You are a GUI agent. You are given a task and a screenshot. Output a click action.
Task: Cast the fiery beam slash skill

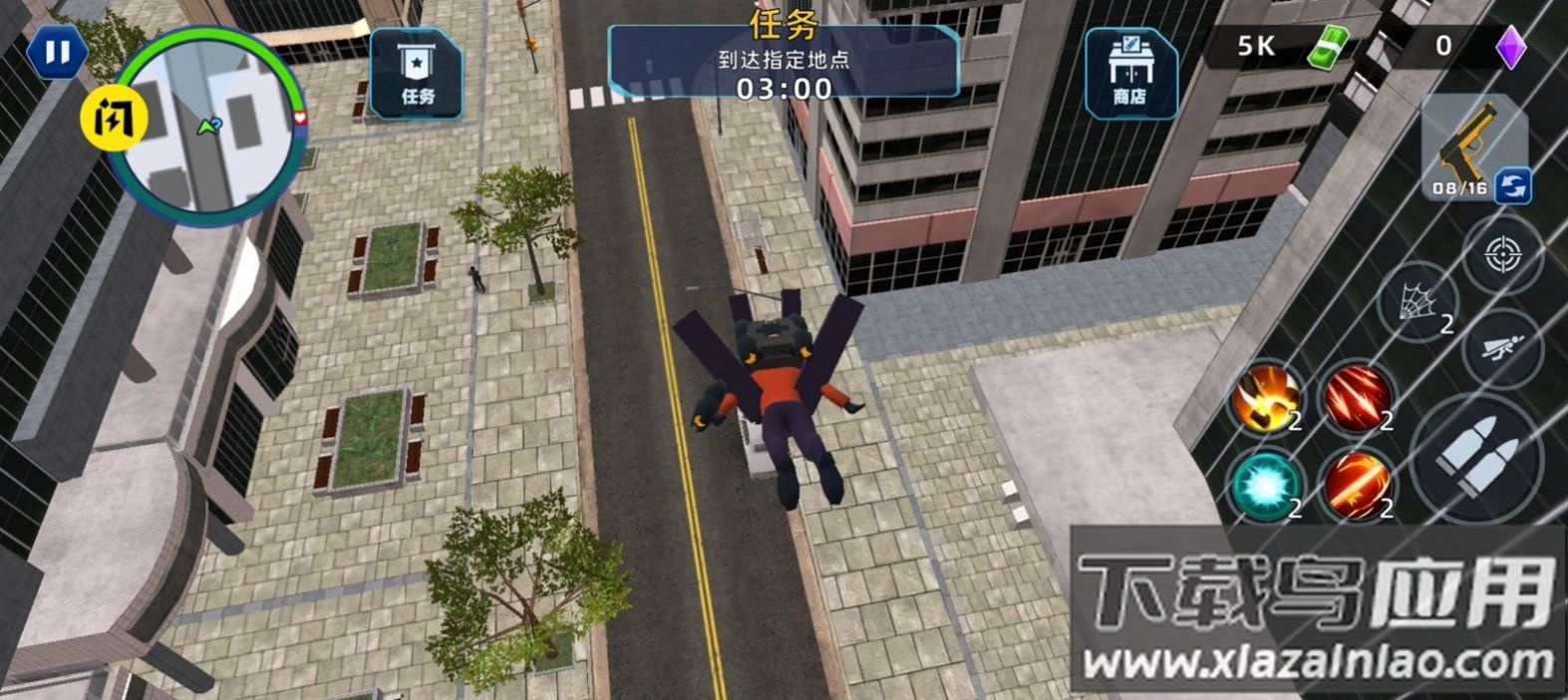1357,485
